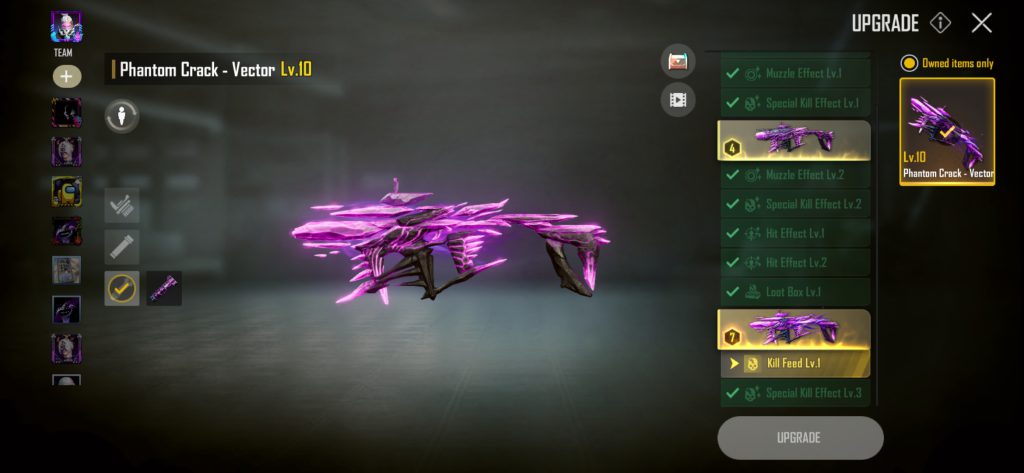
Task: Select the Muzzle Effect Lv.2 row
Action: (x=795, y=175)
